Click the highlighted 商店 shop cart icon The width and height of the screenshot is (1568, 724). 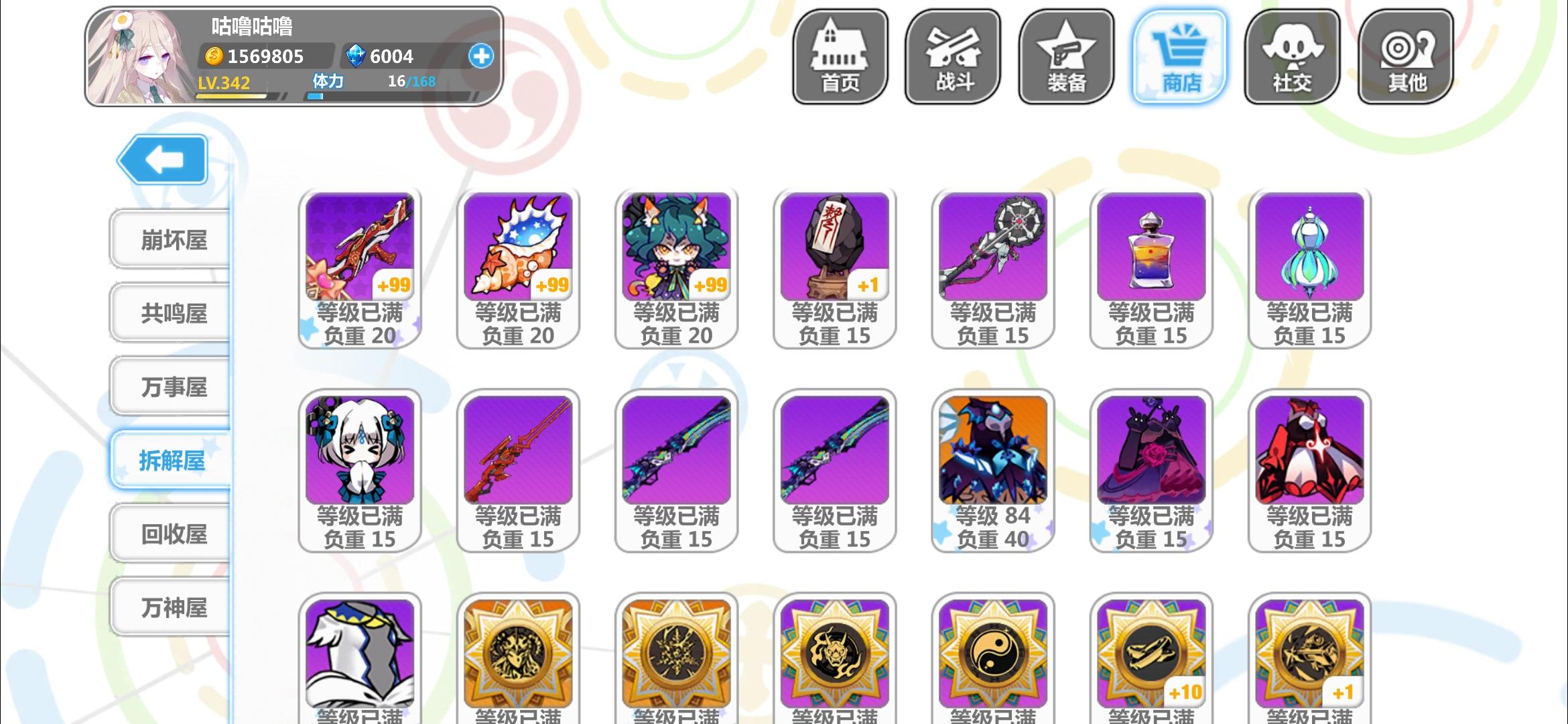pos(1179,56)
